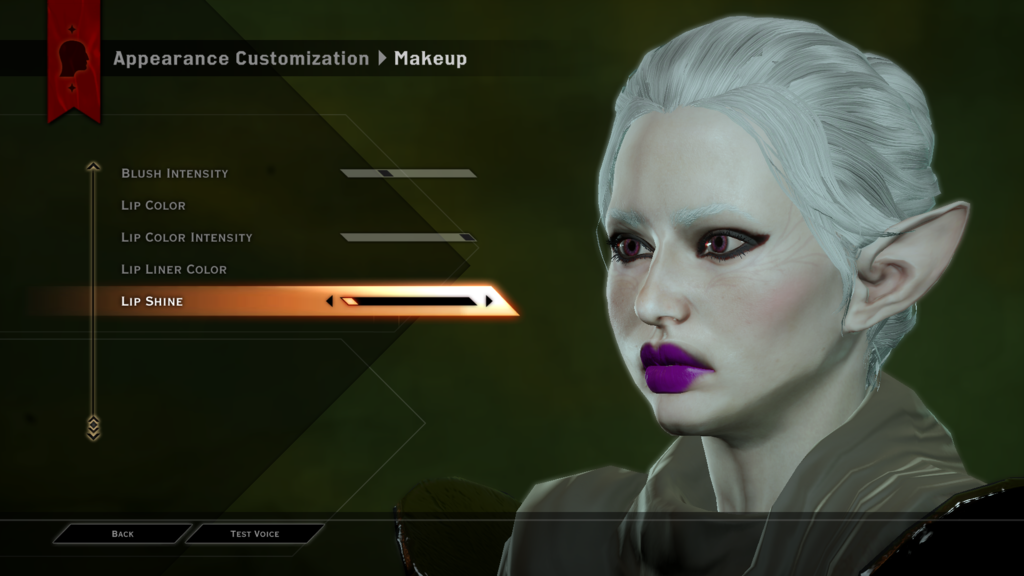Click the list's scroll-up arrow

pos(93,167)
